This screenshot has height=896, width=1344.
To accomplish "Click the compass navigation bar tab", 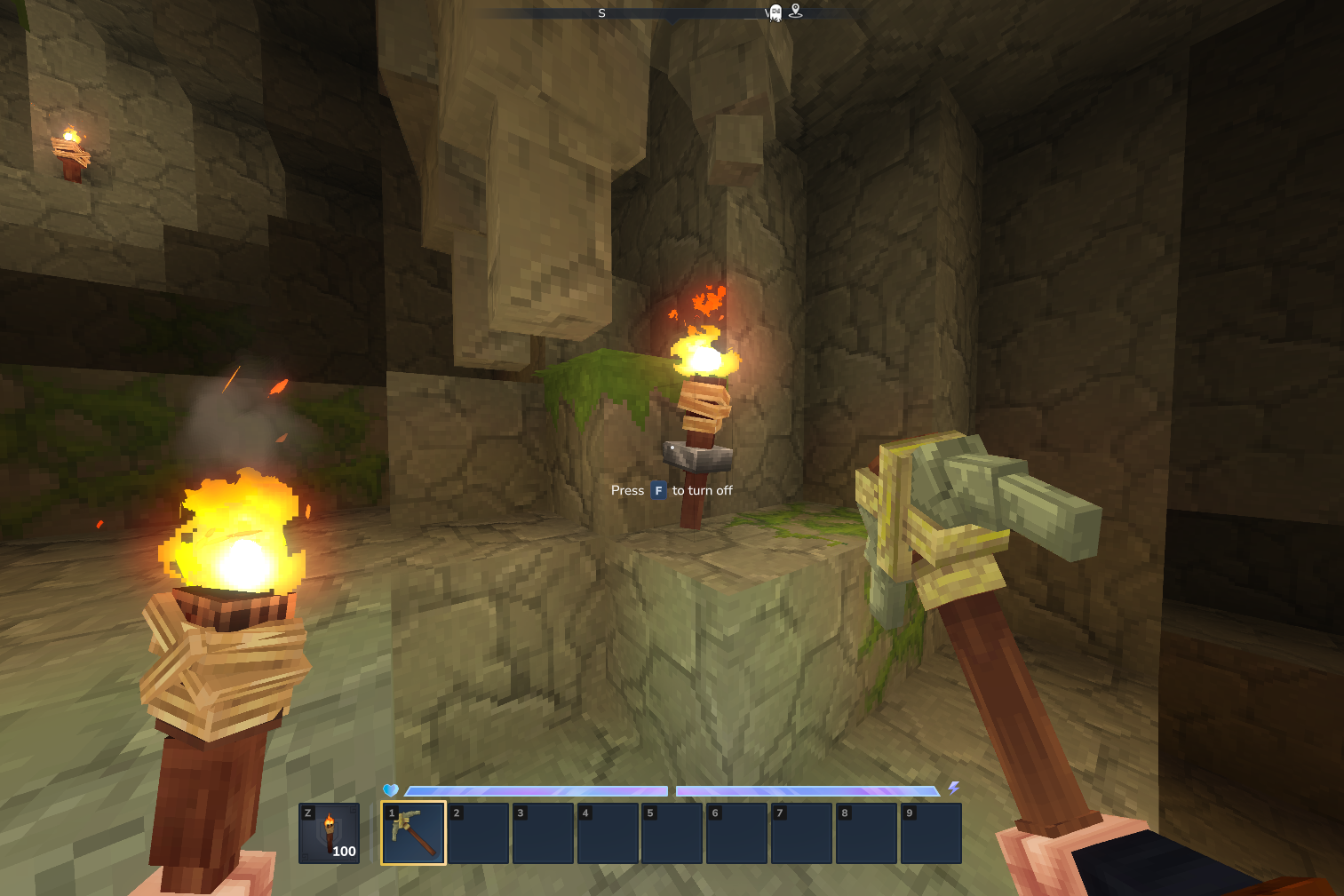I will point(671,13).
